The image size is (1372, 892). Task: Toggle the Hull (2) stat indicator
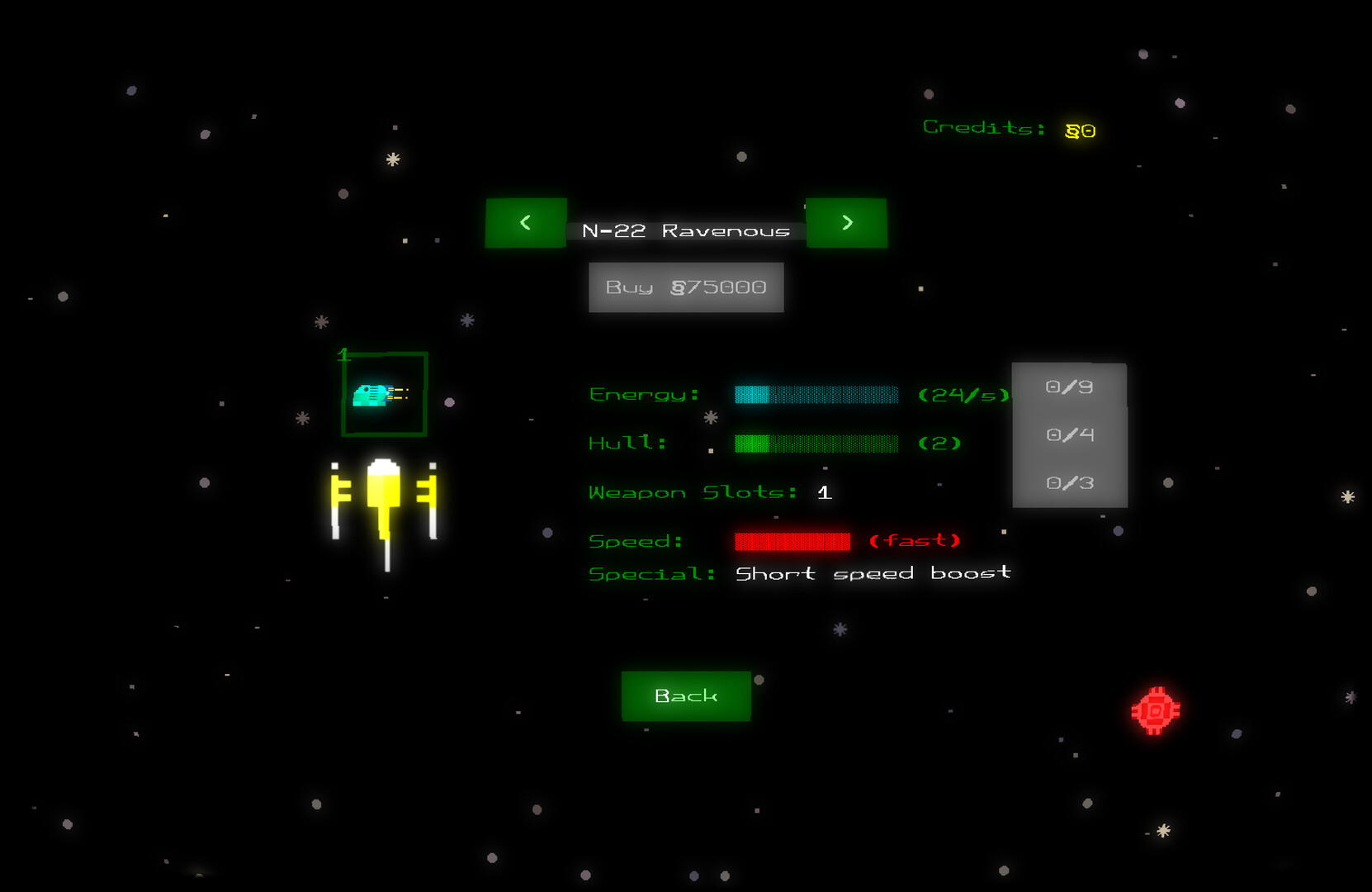click(939, 443)
